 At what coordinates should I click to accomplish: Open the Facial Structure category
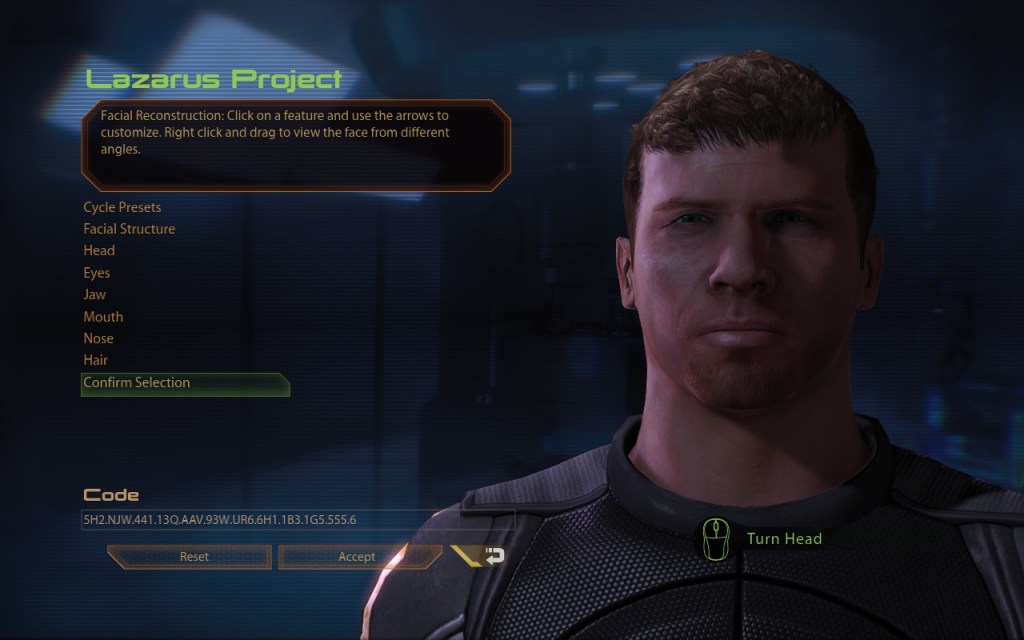[x=129, y=229]
